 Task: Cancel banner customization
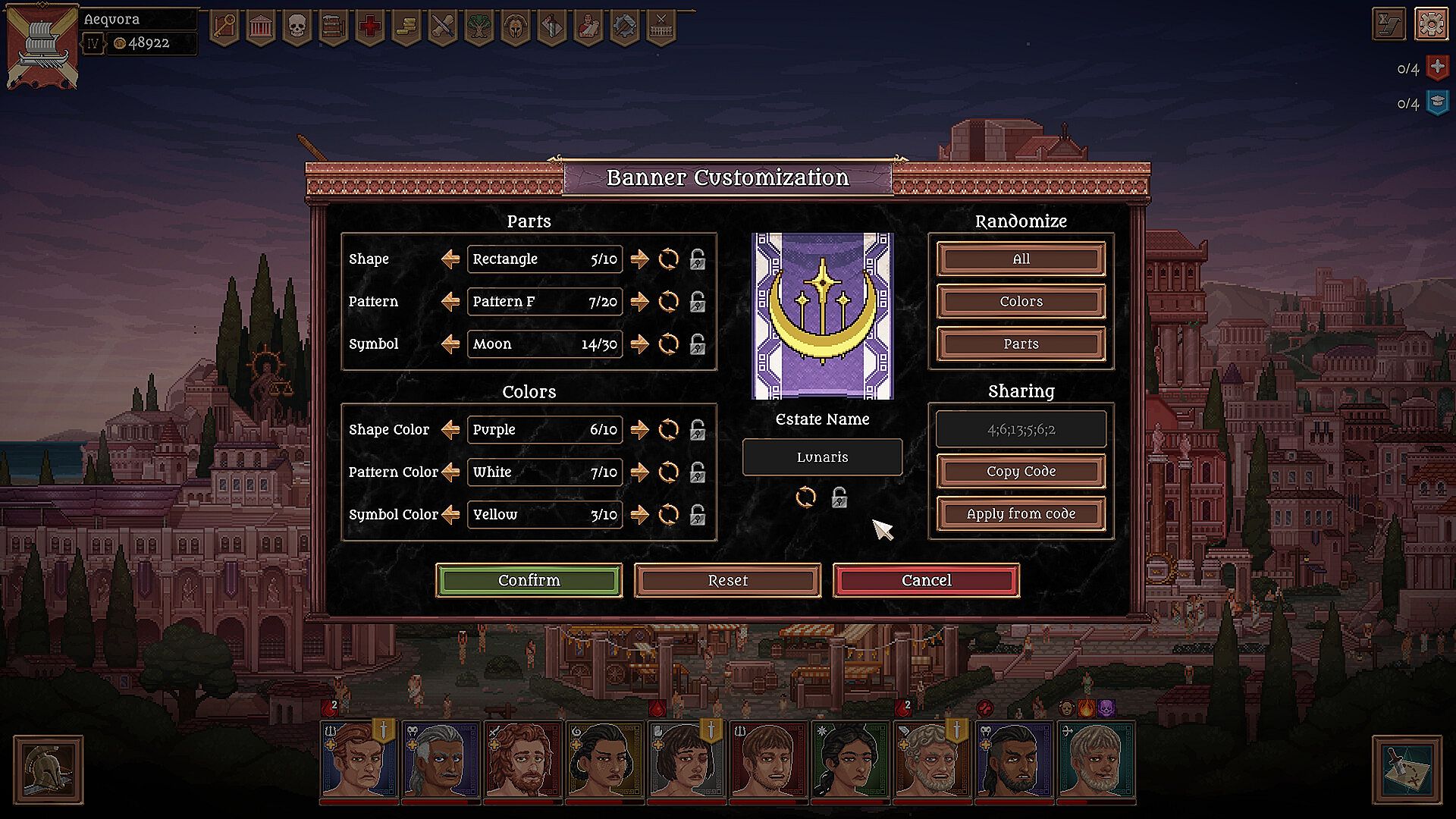coord(926,580)
